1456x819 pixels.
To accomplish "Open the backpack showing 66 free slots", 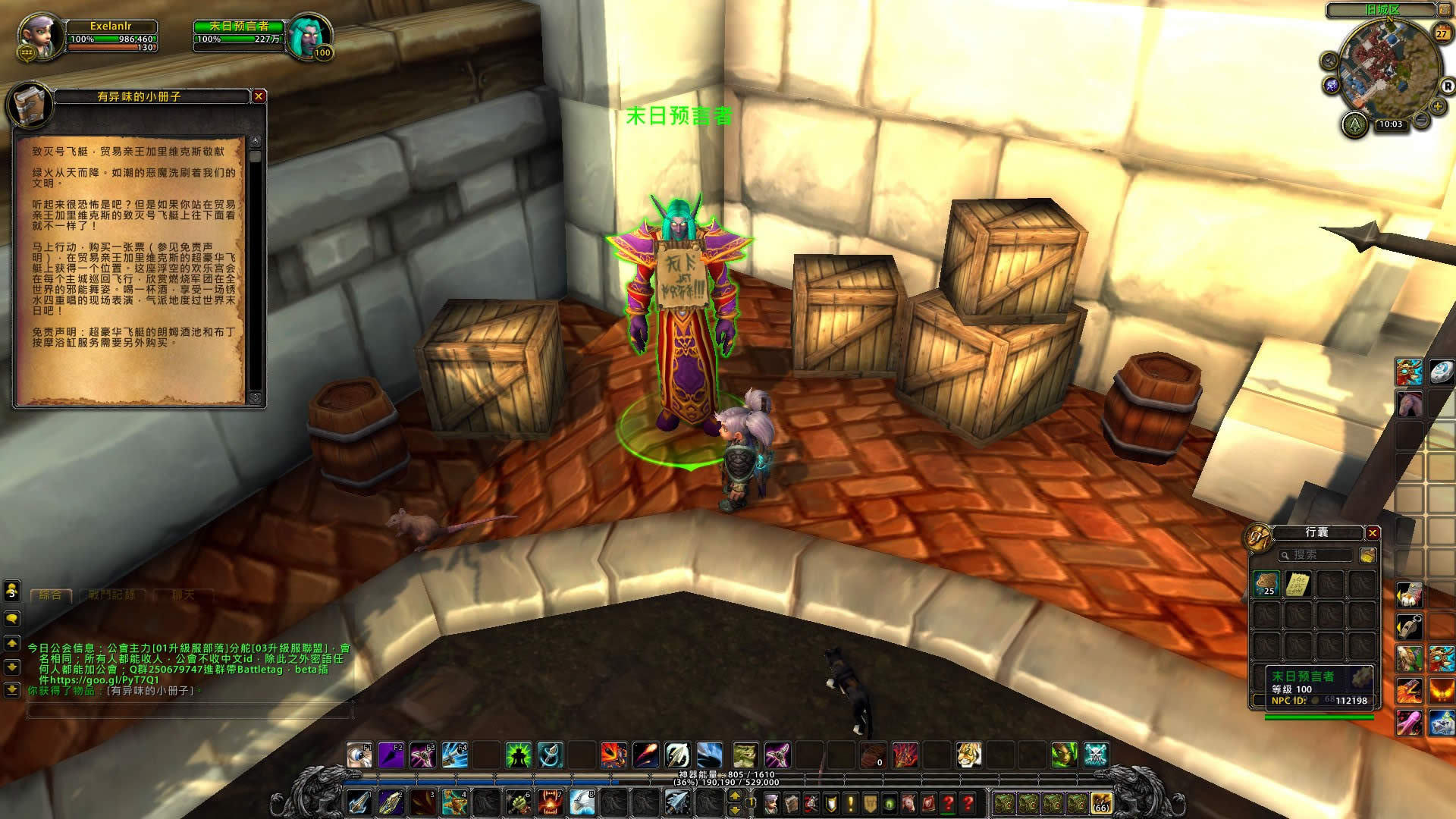I will pos(1100,802).
